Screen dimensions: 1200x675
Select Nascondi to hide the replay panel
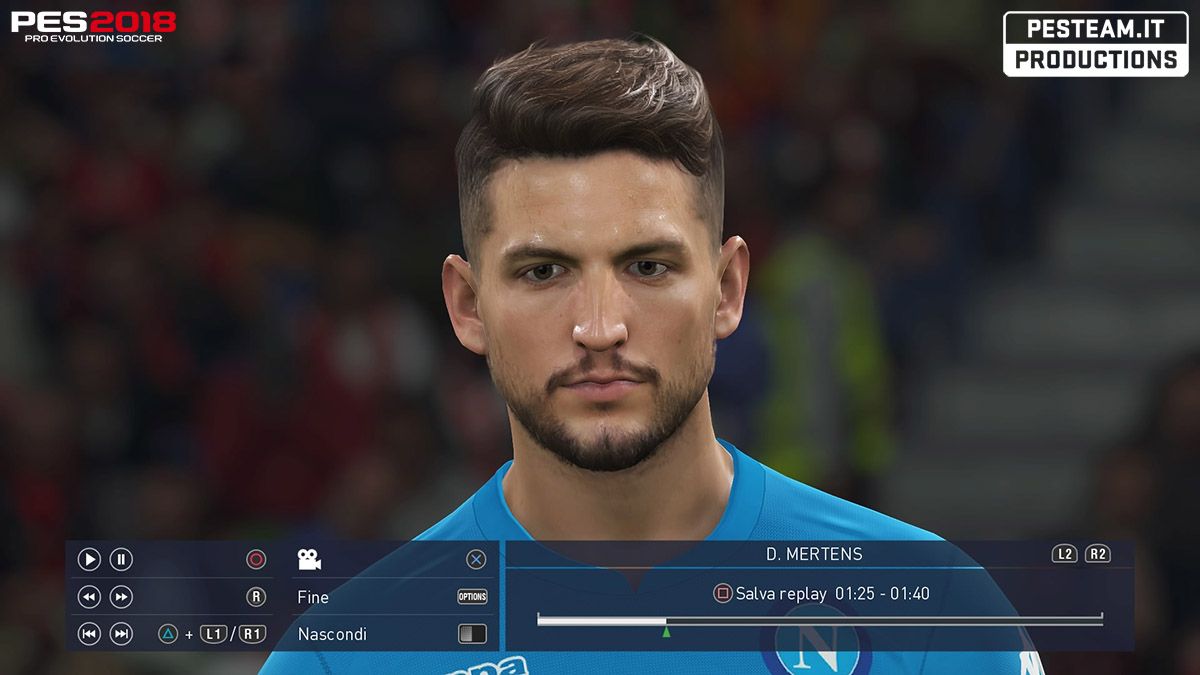coord(332,634)
